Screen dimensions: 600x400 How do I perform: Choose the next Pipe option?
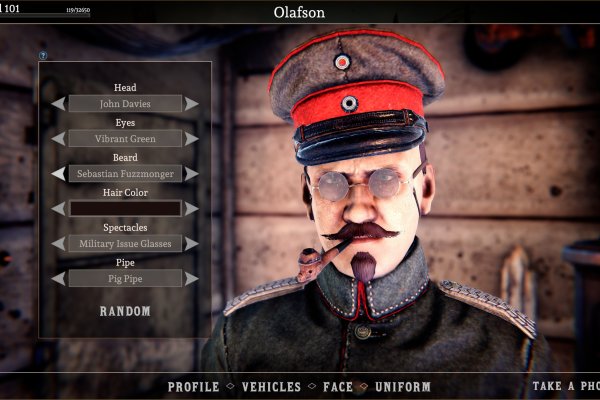click(191, 278)
